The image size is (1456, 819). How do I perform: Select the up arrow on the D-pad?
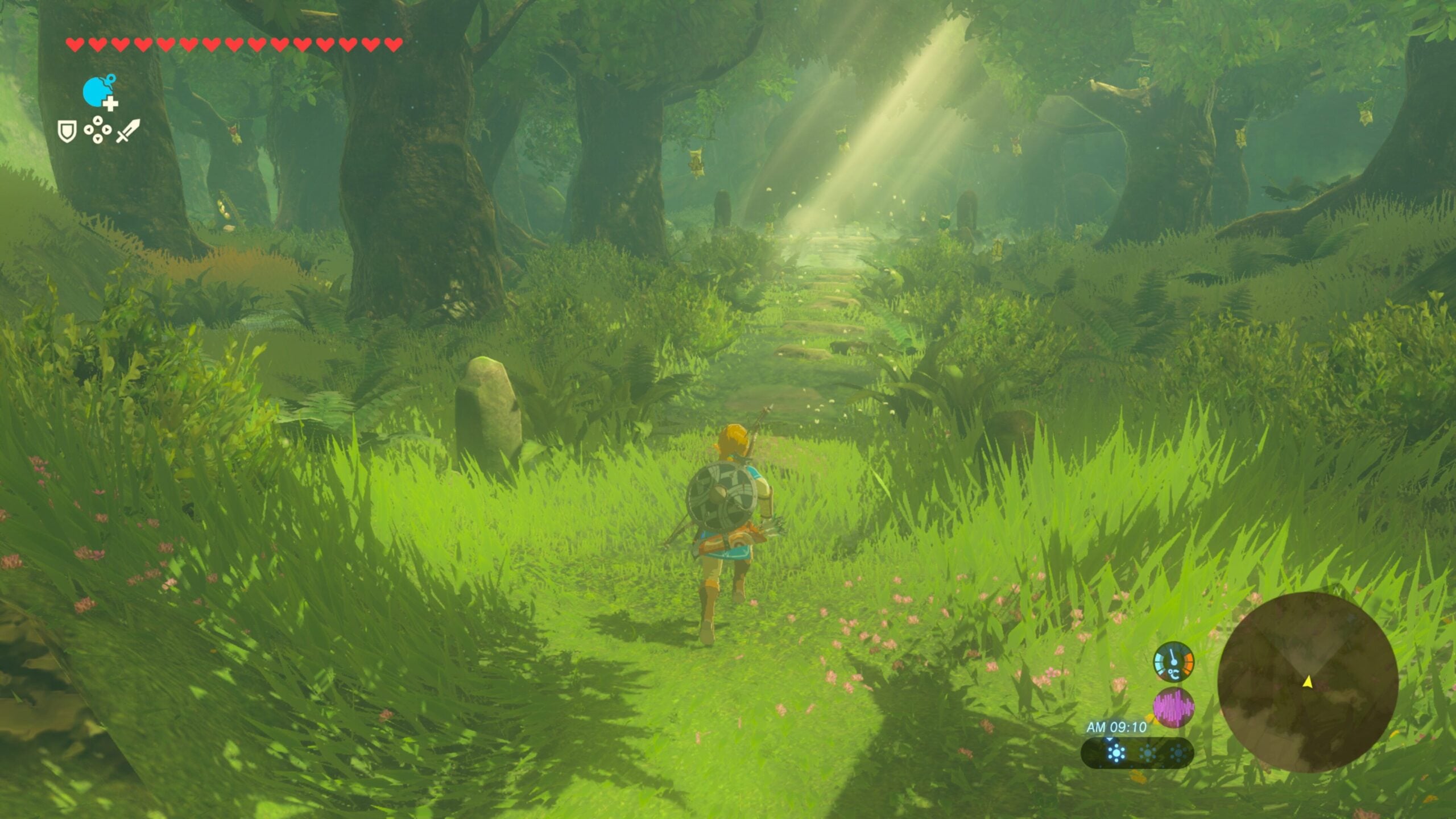click(97, 121)
